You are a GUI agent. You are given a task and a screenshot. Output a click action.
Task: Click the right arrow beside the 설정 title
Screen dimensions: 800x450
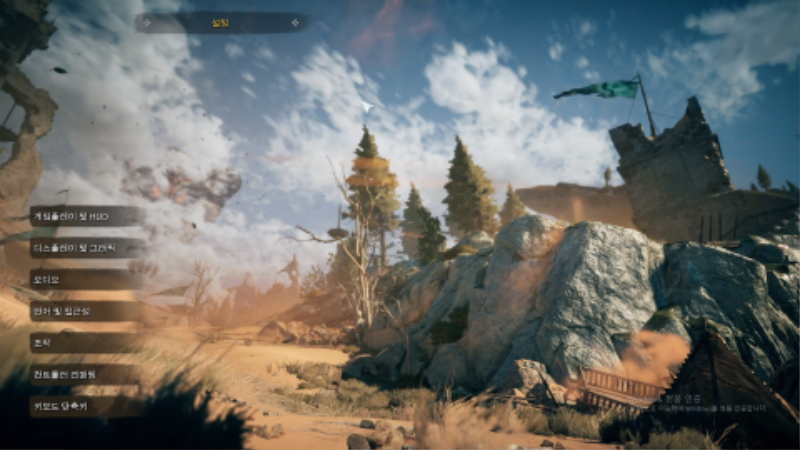pyautogui.click(x=294, y=22)
